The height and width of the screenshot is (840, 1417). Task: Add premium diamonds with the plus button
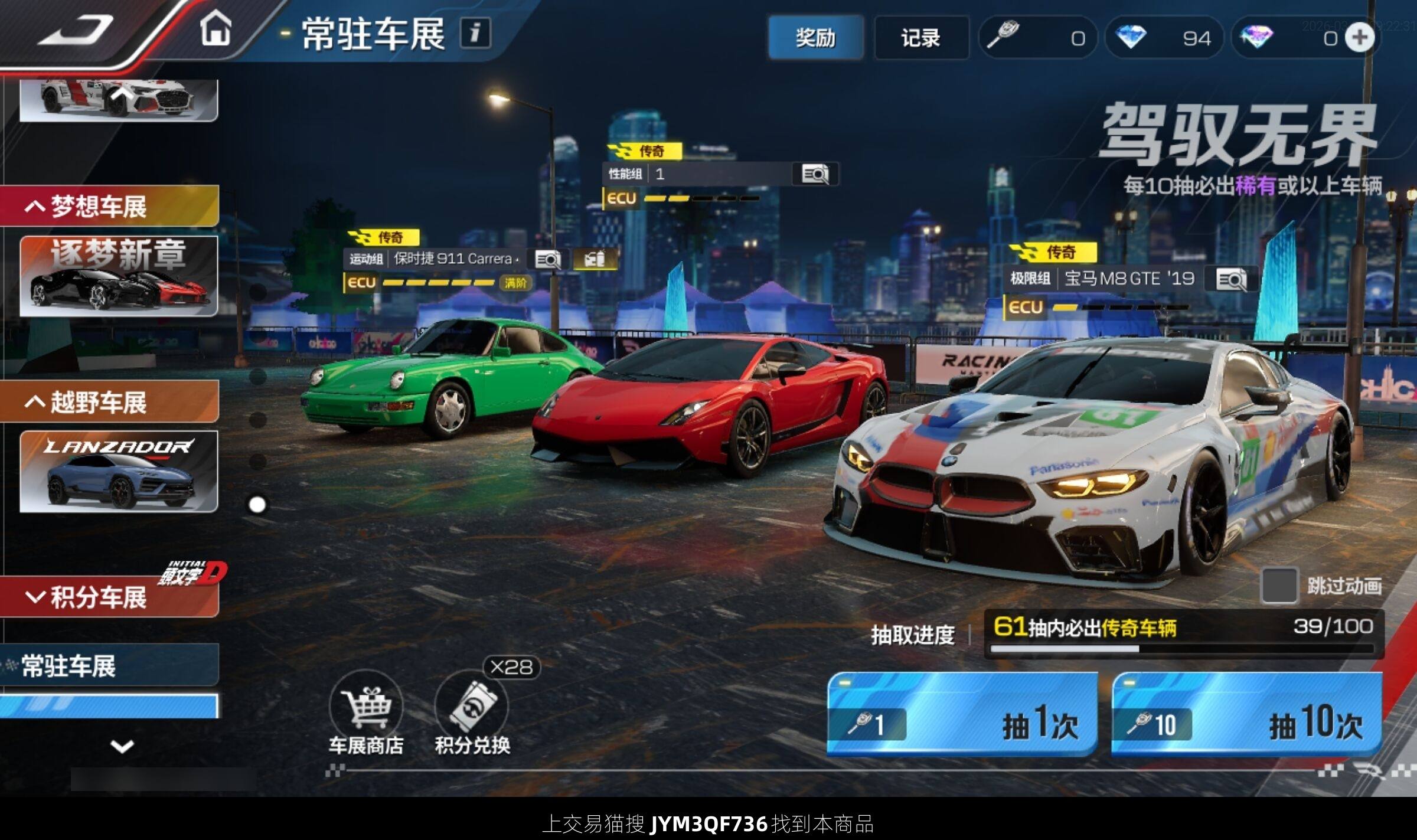[1359, 38]
